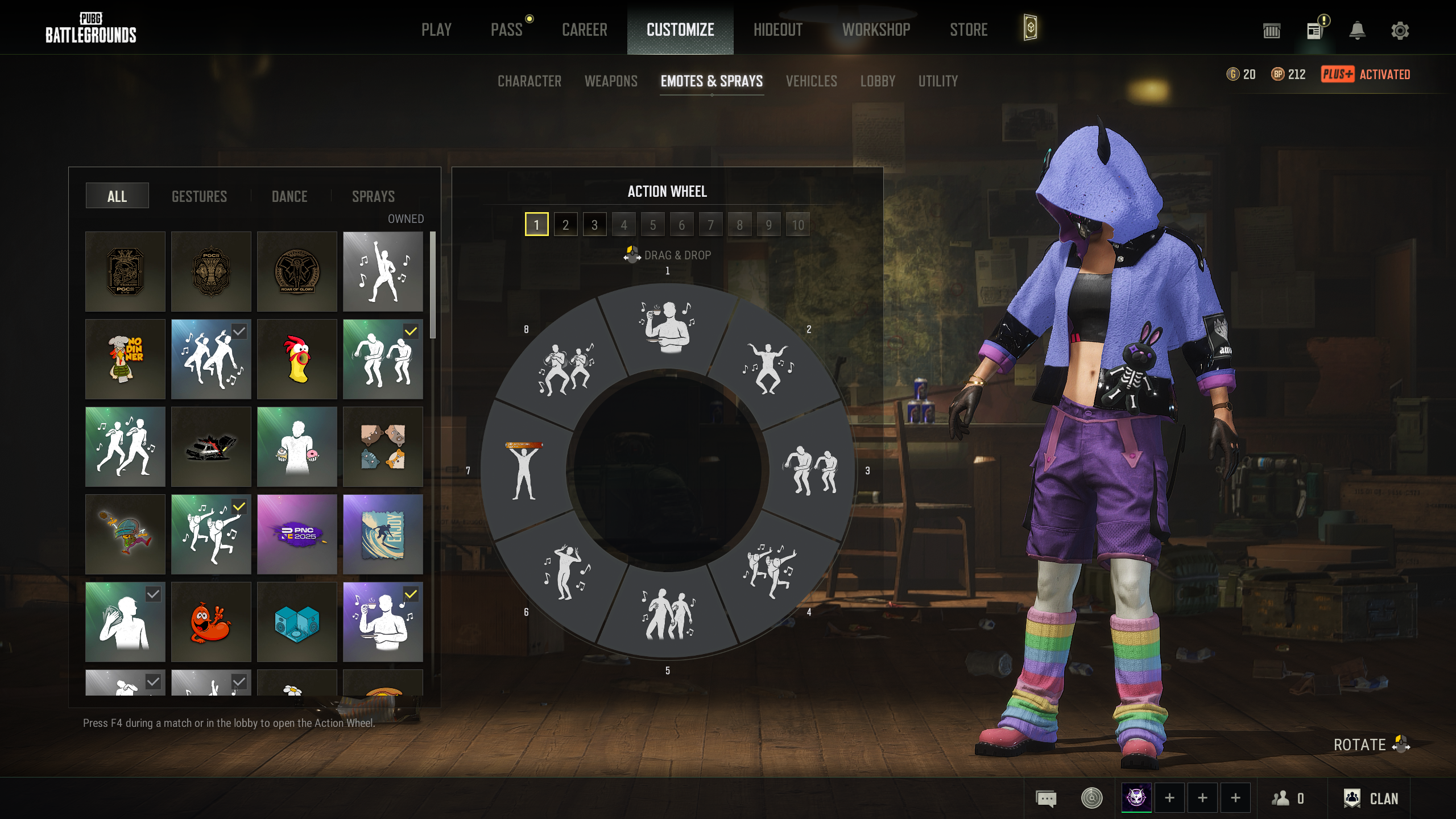Choose the PNC 2025 spray
The width and height of the screenshot is (1456, 819).
pos(297,534)
